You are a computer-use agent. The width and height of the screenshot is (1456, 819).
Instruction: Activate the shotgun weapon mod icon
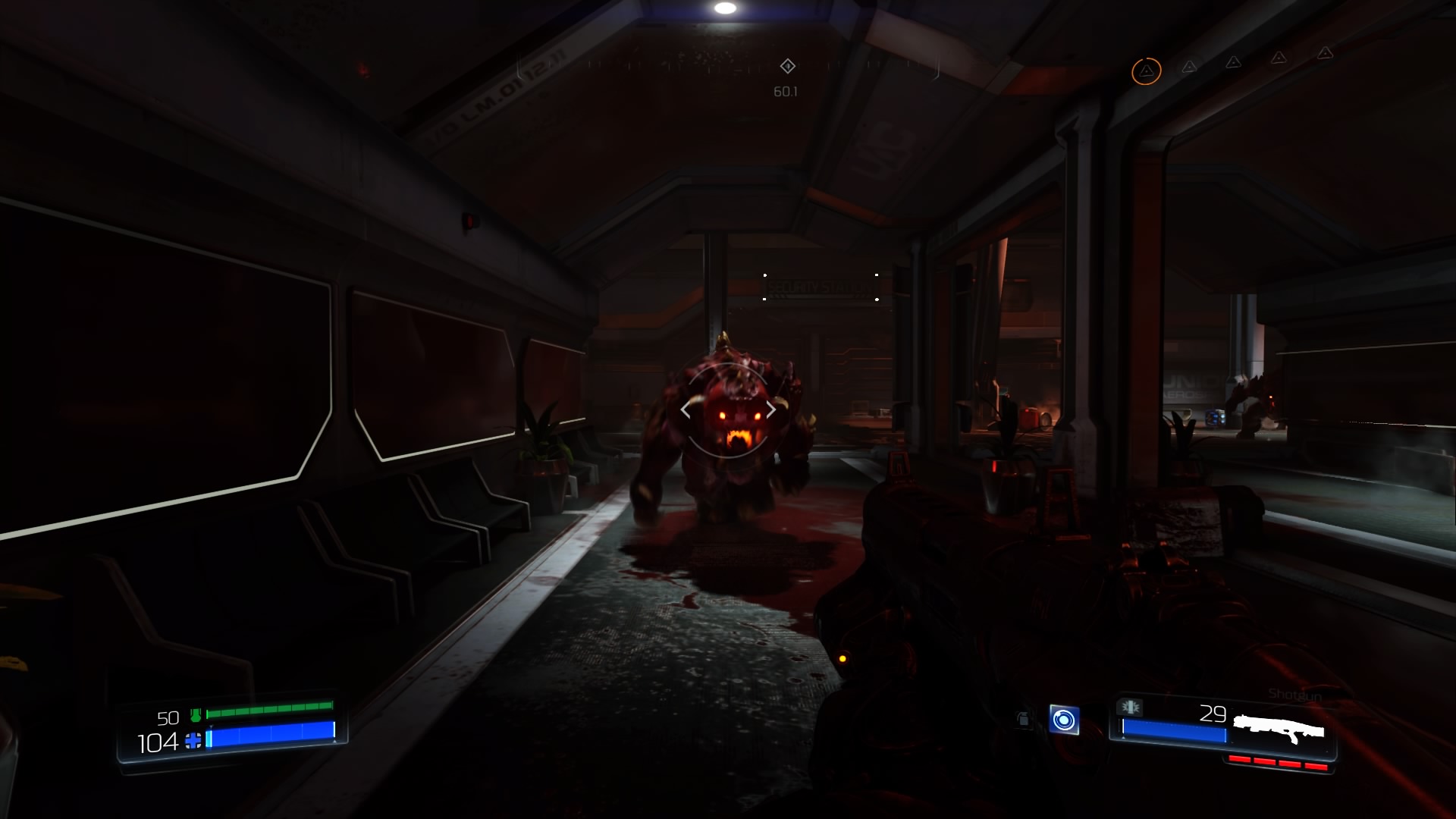click(x=1131, y=707)
